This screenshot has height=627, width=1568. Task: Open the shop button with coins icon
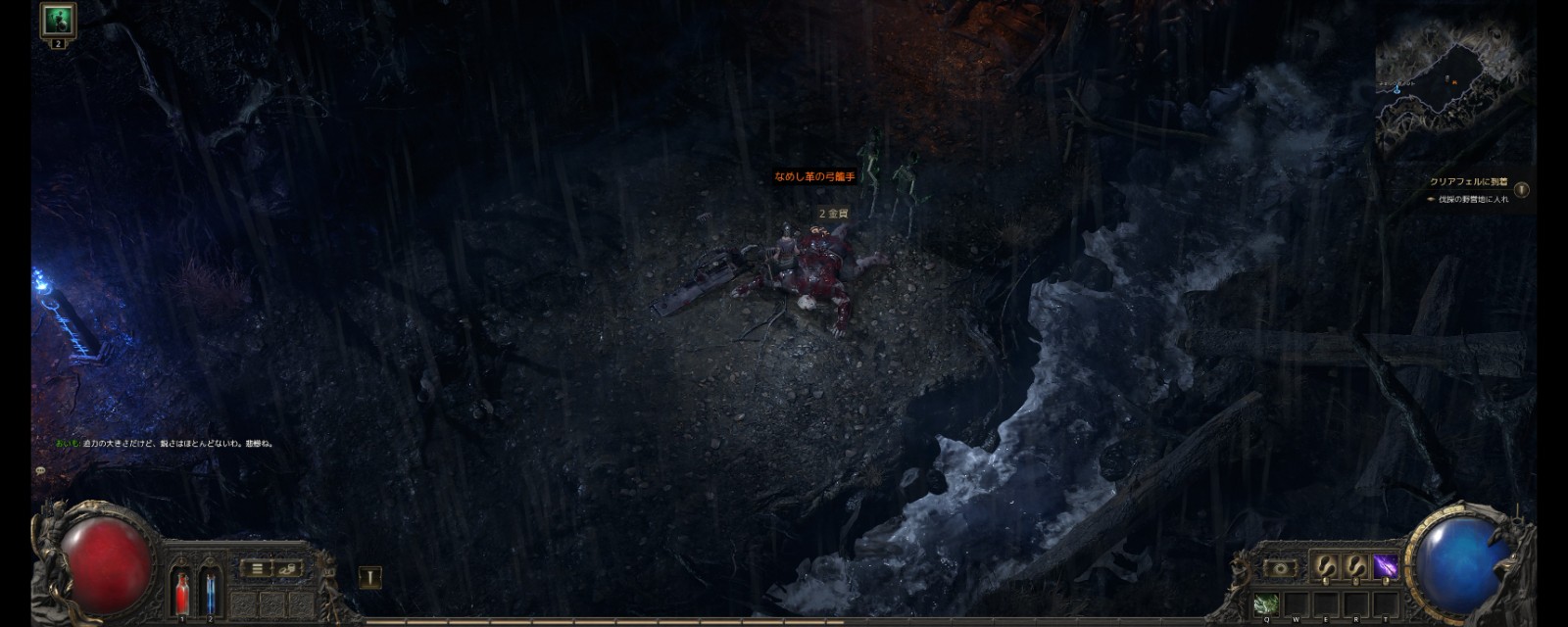click(288, 568)
